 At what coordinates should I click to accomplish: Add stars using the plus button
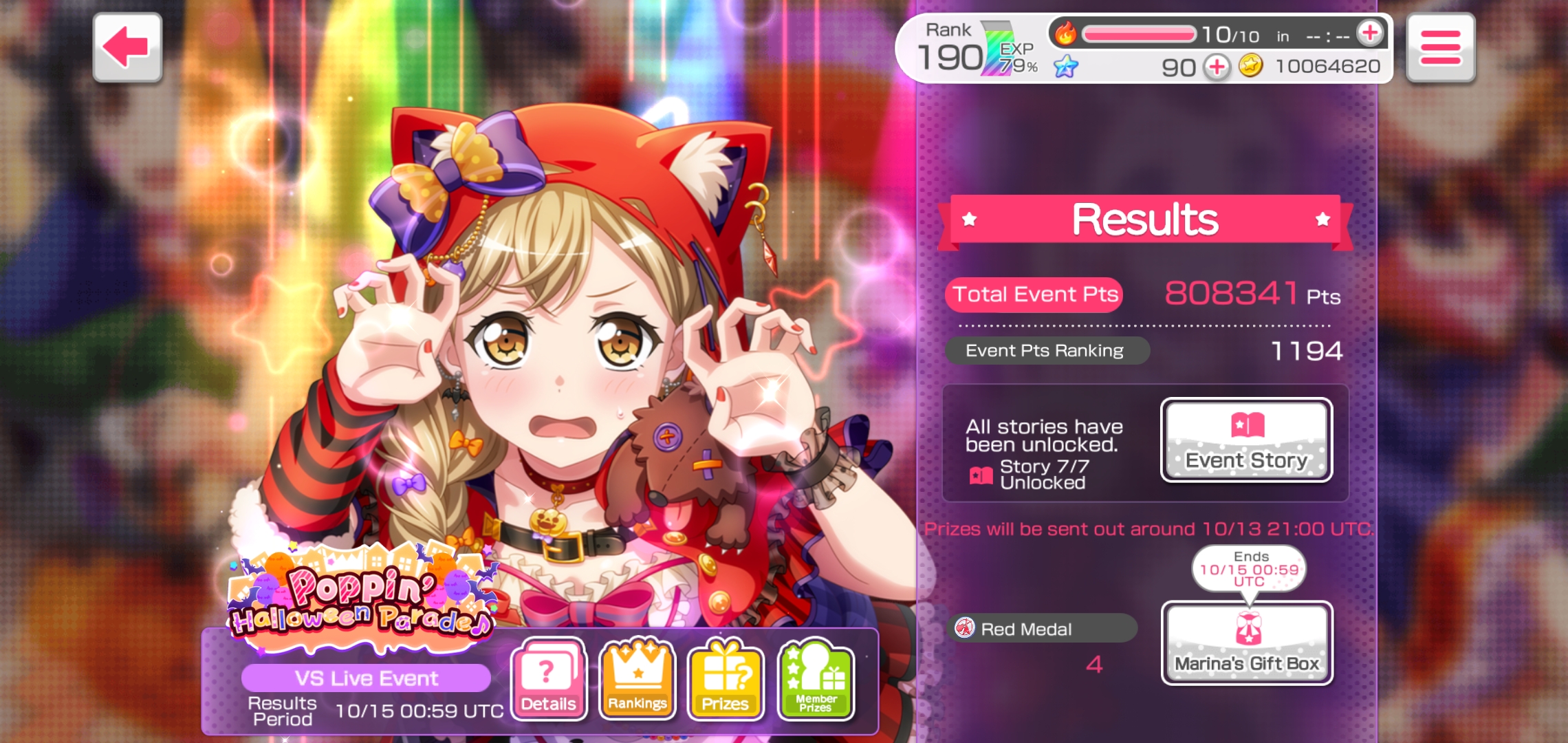tap(1217, 67)
